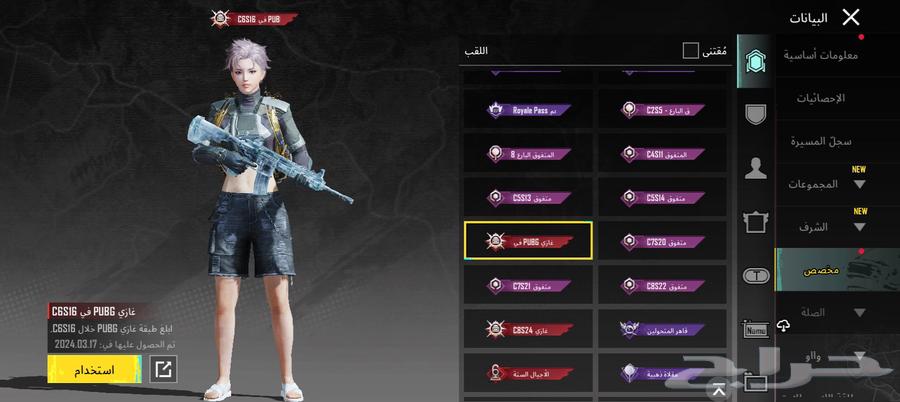This screenshot has width=900, height=402.
Task: Close the profile data screen
Action: tap(851, 17)
